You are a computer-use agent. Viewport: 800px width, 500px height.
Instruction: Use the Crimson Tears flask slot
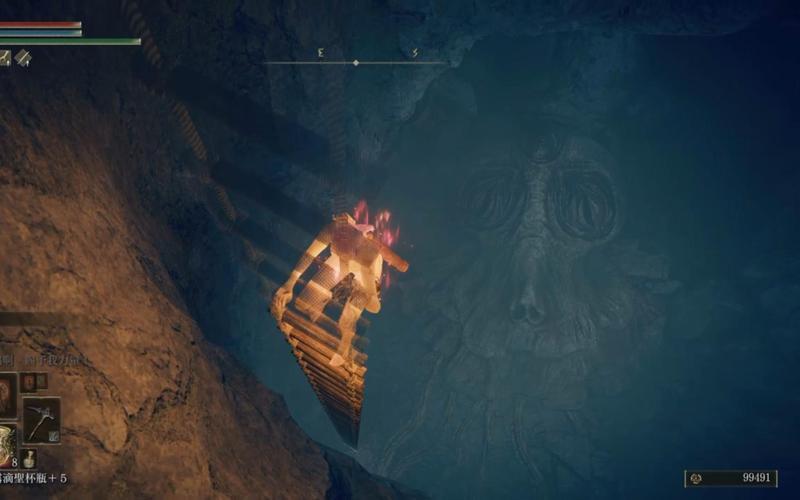coord(6,446)
